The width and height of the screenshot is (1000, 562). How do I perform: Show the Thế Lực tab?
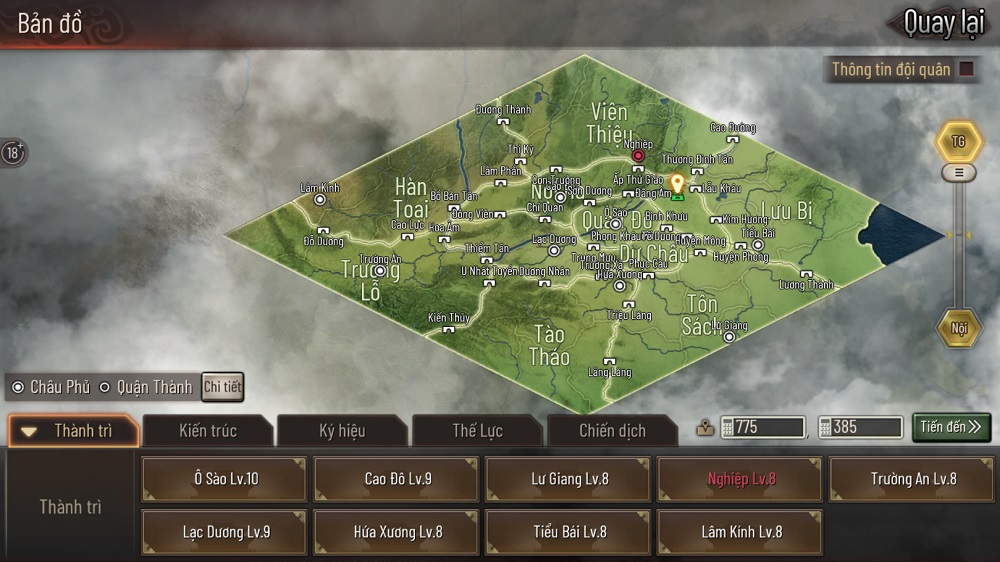[477, 431]
